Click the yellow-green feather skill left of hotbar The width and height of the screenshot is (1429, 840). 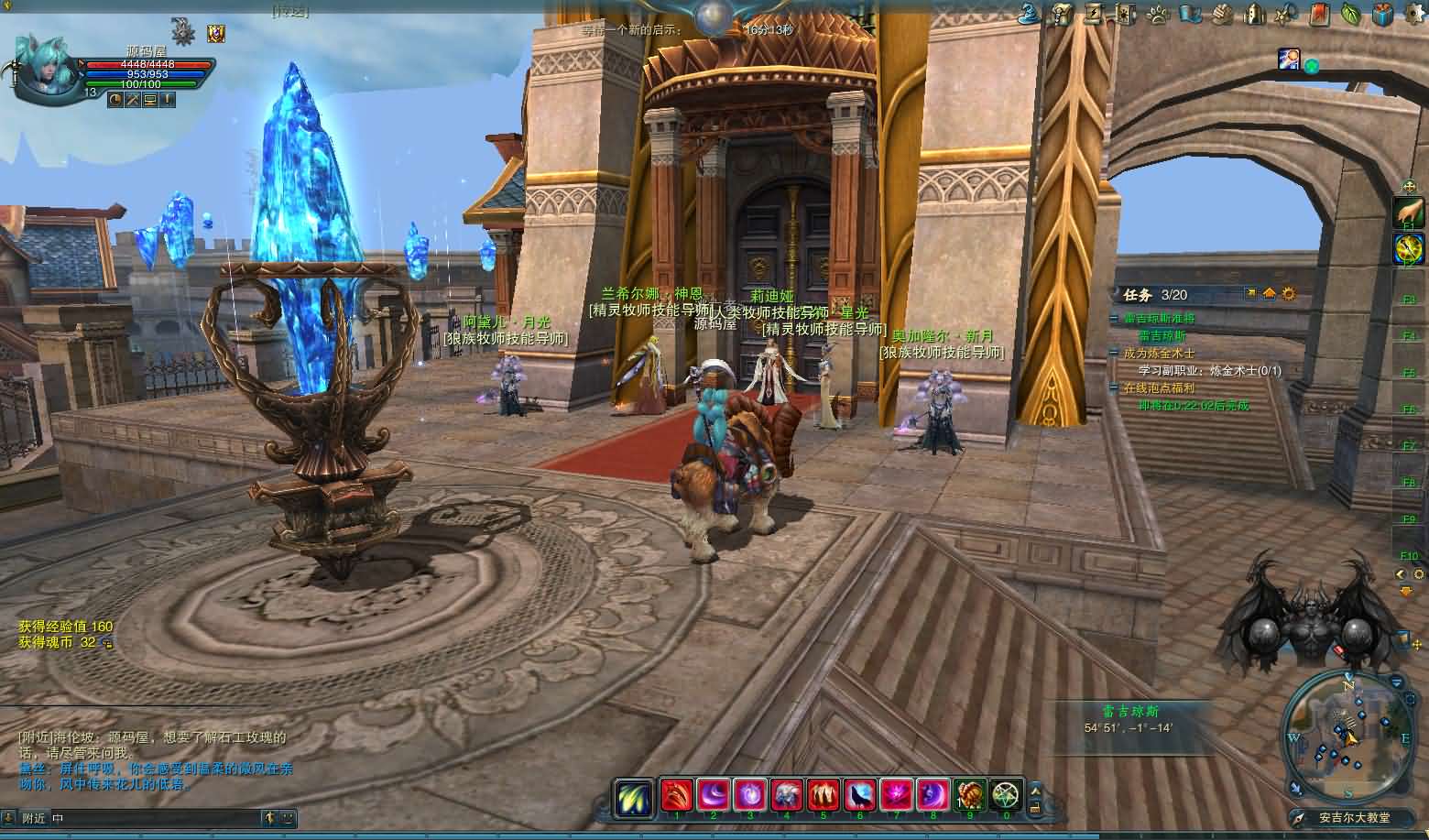point(634,796)
